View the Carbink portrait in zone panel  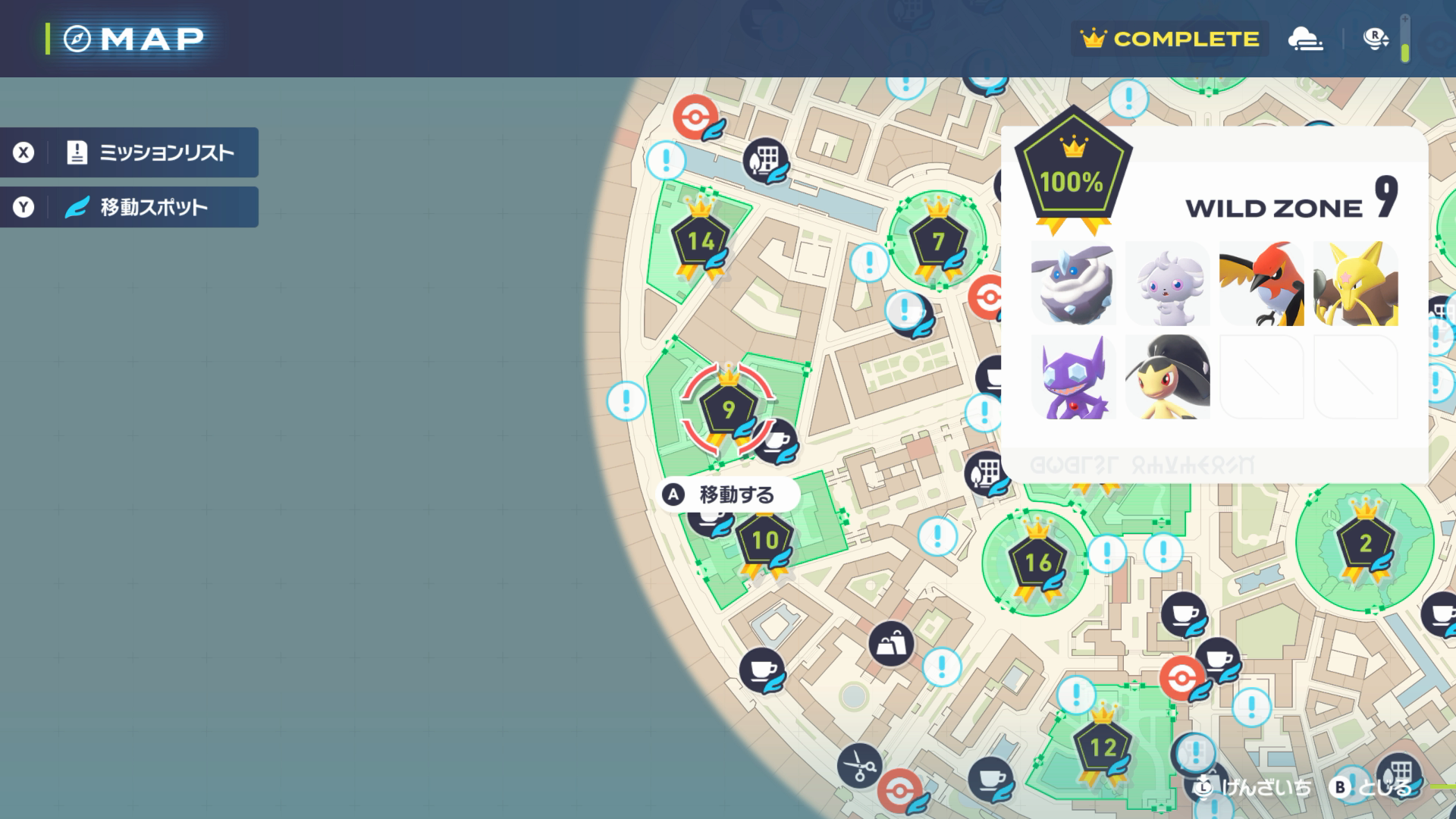click(1073, 284)
